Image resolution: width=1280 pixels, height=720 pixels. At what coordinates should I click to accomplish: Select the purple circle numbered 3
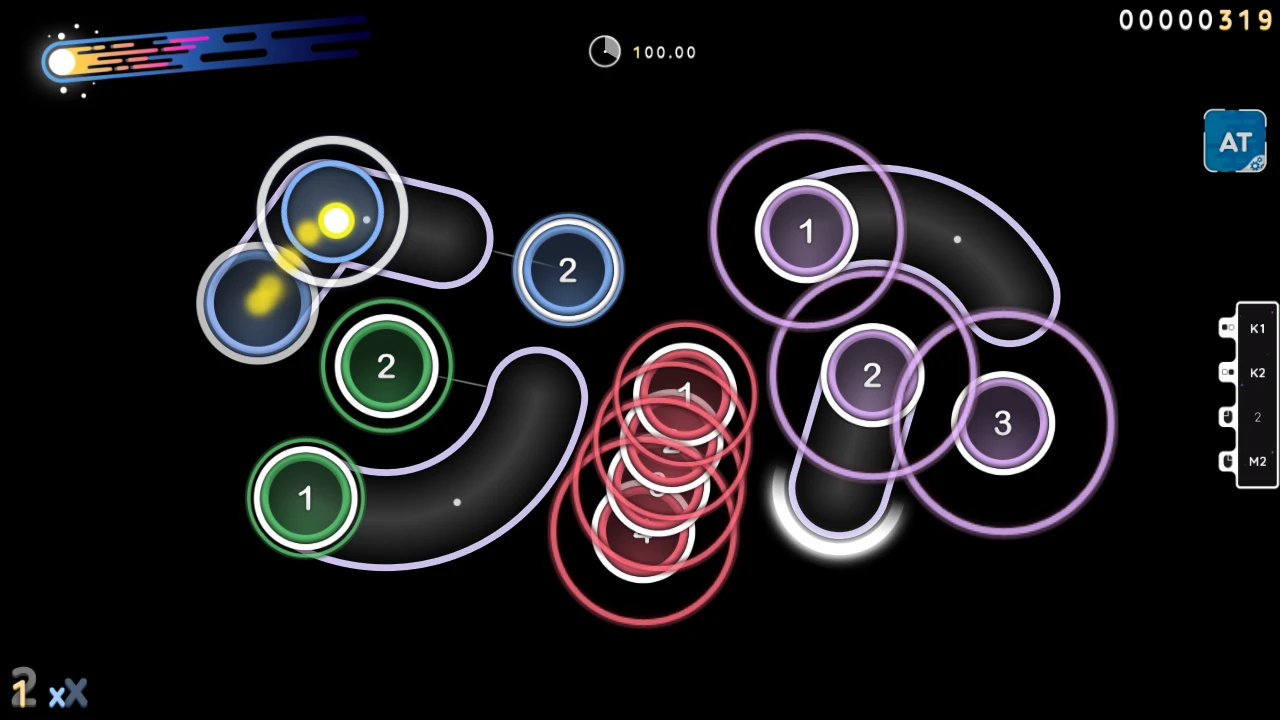pyautogui.click(x=1002, y=424)
